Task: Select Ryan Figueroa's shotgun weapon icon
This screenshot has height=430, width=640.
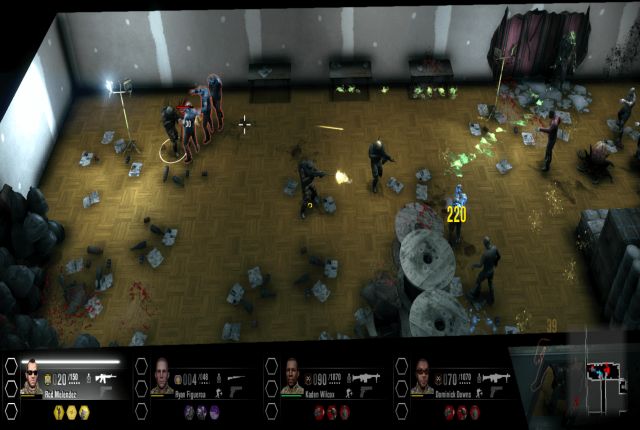Action: click(237, 378)
